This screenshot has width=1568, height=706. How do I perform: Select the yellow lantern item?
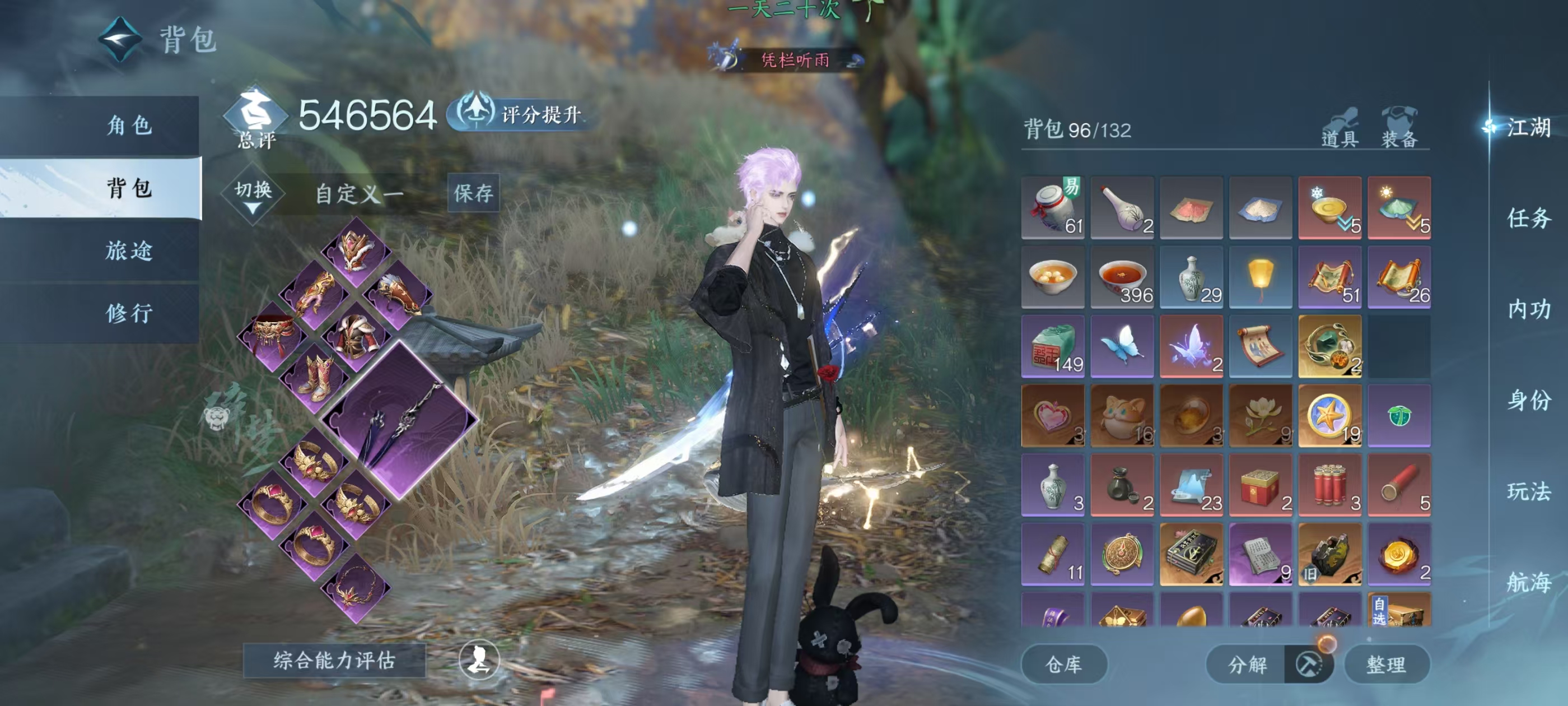pyautogui.click(x=1260, y=277)
